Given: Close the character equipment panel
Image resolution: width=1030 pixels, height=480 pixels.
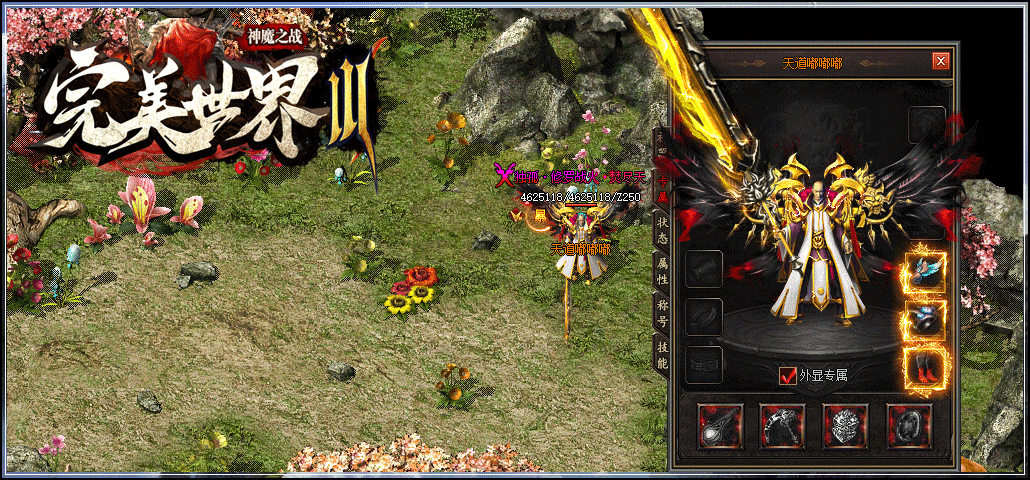Looking at the screenshot, I should tap(940, 61).
